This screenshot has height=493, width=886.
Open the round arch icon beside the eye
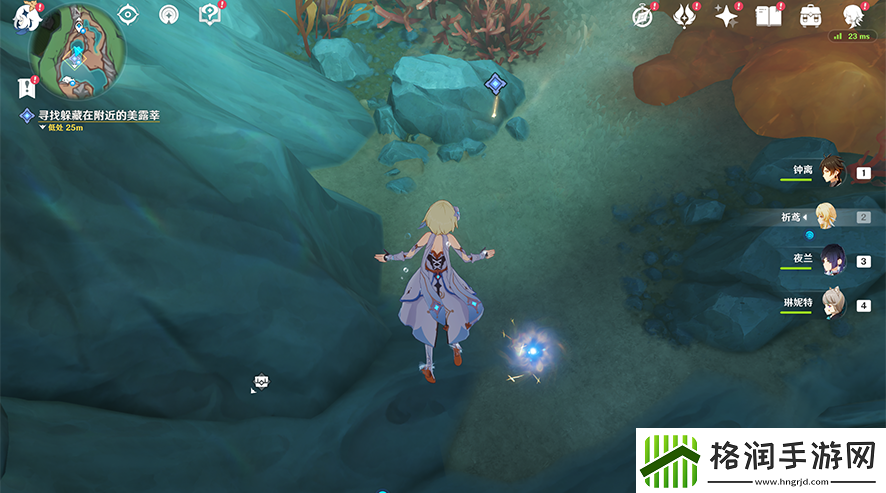coord(169,14)
